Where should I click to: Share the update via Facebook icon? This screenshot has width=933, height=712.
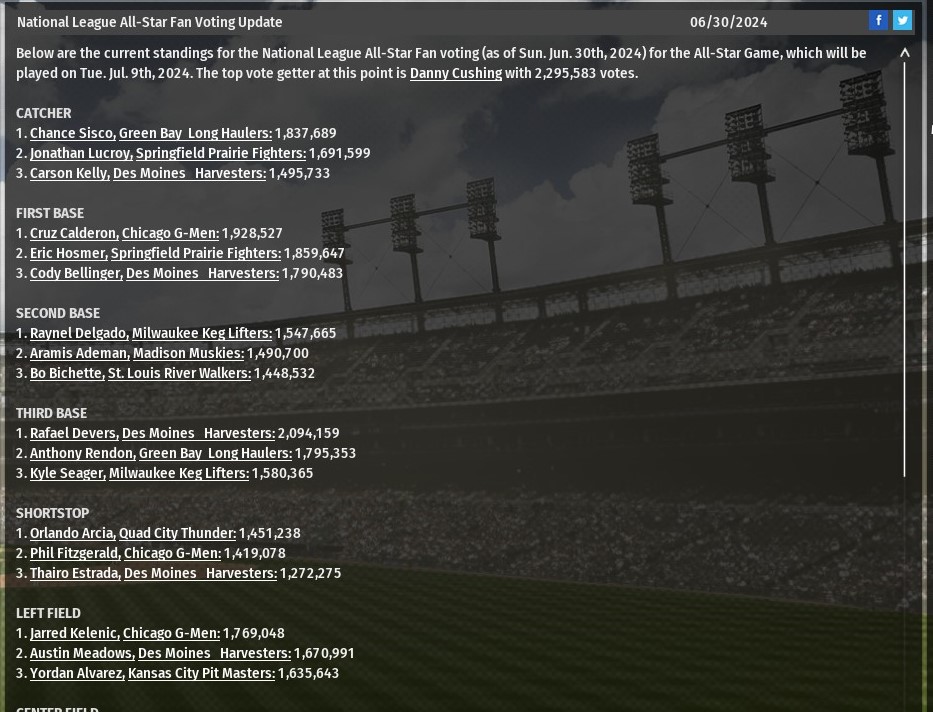tap(878, 20)
